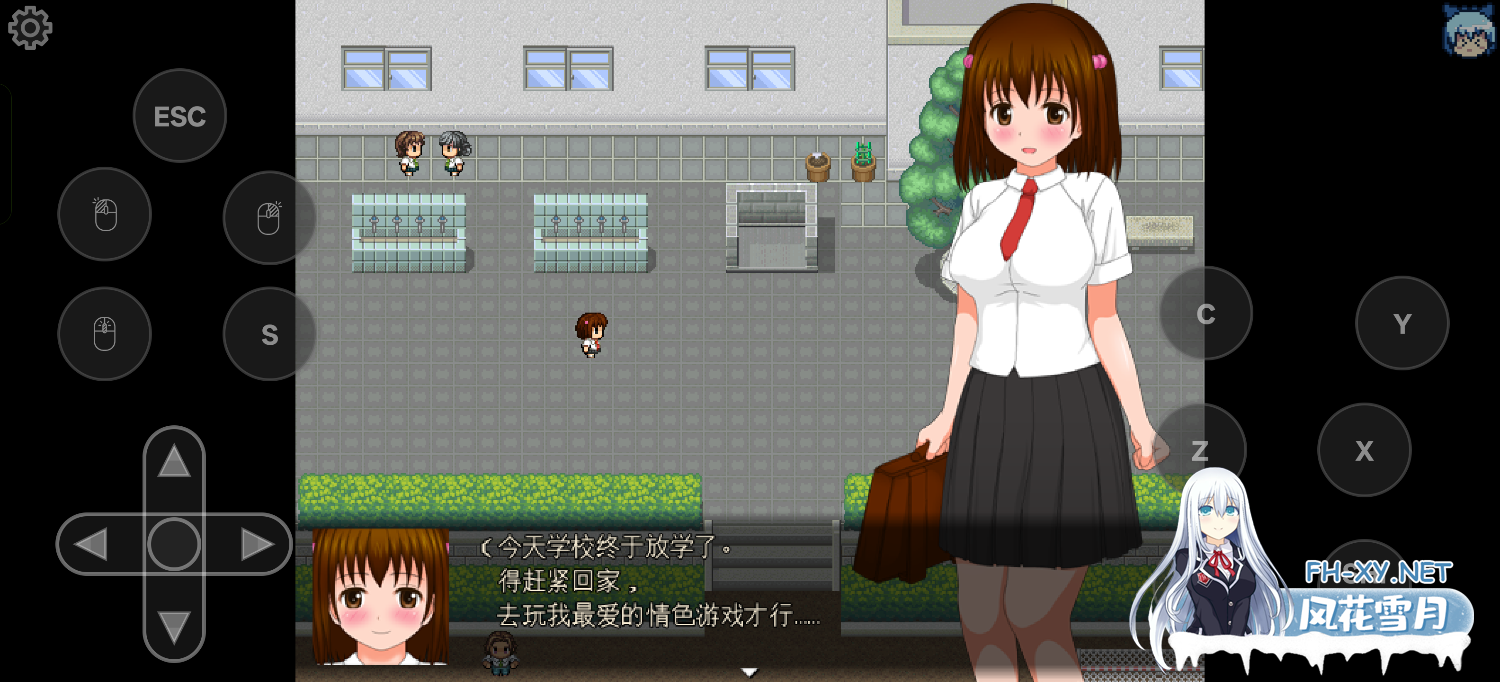Tap the left mouse click button

(105, 214)
